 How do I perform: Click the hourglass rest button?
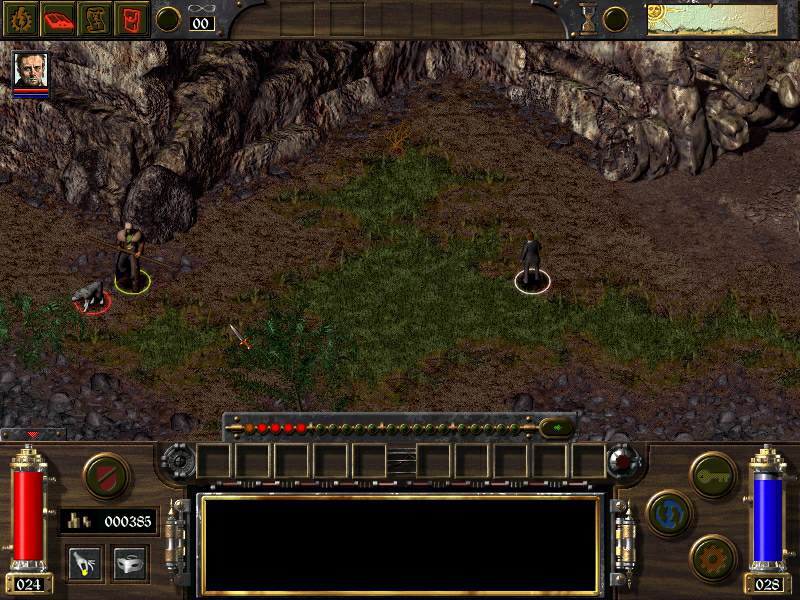(x=589, y=18)
